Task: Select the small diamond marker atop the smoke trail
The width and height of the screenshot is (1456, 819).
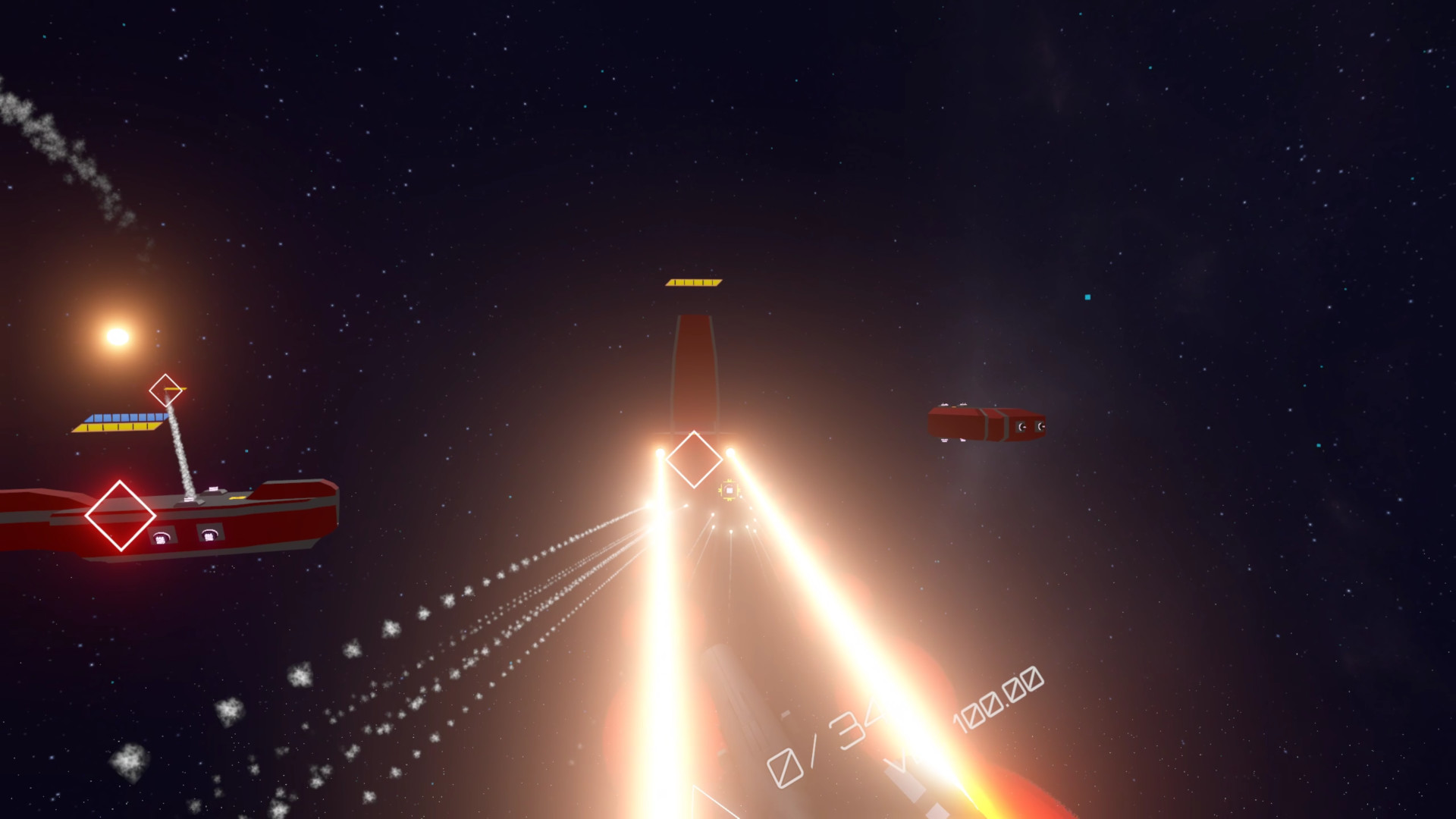Action: (x=165, y=391)
